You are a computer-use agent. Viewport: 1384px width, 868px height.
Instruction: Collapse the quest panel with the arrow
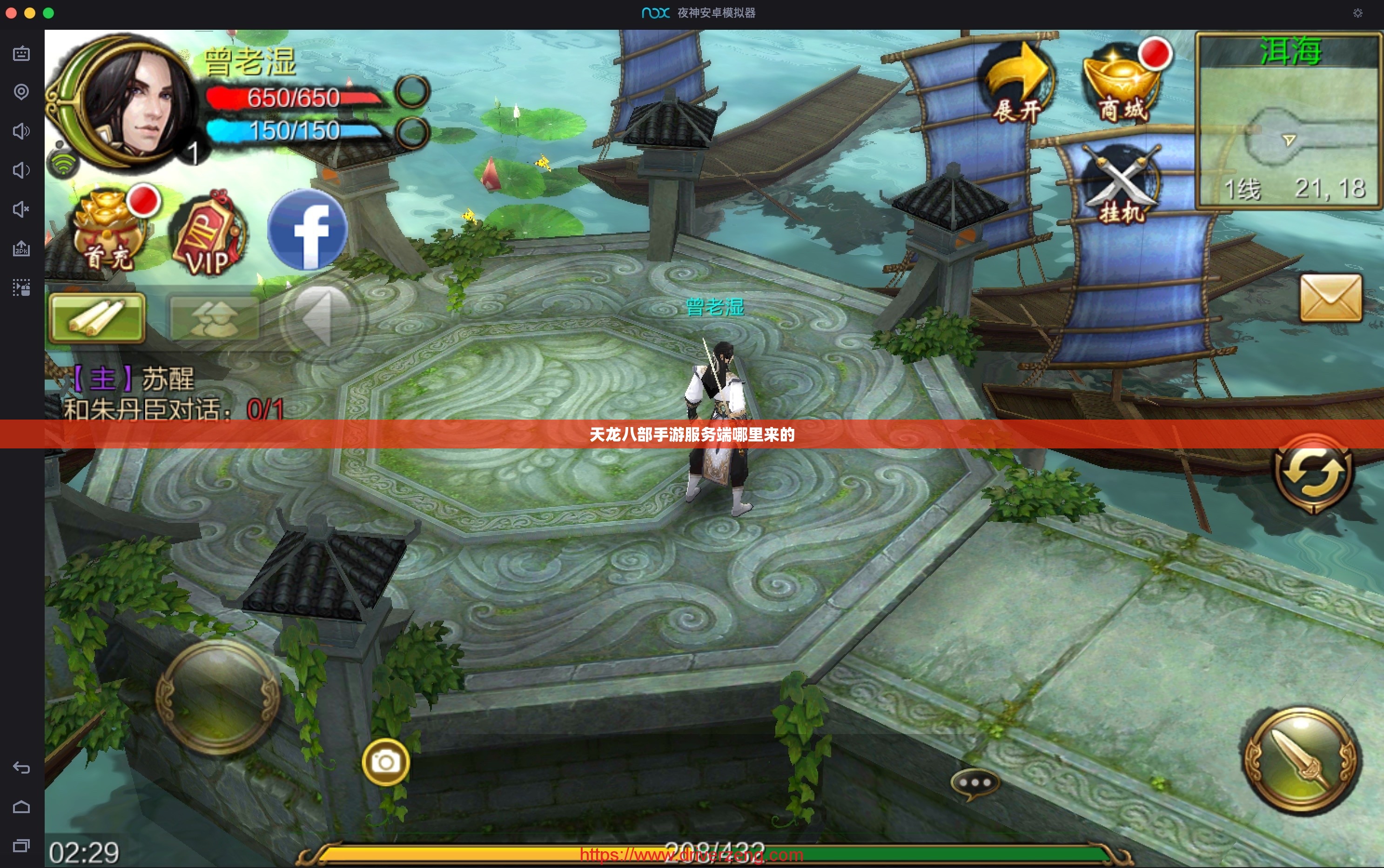pyautogui.click(x=323, y=317)
